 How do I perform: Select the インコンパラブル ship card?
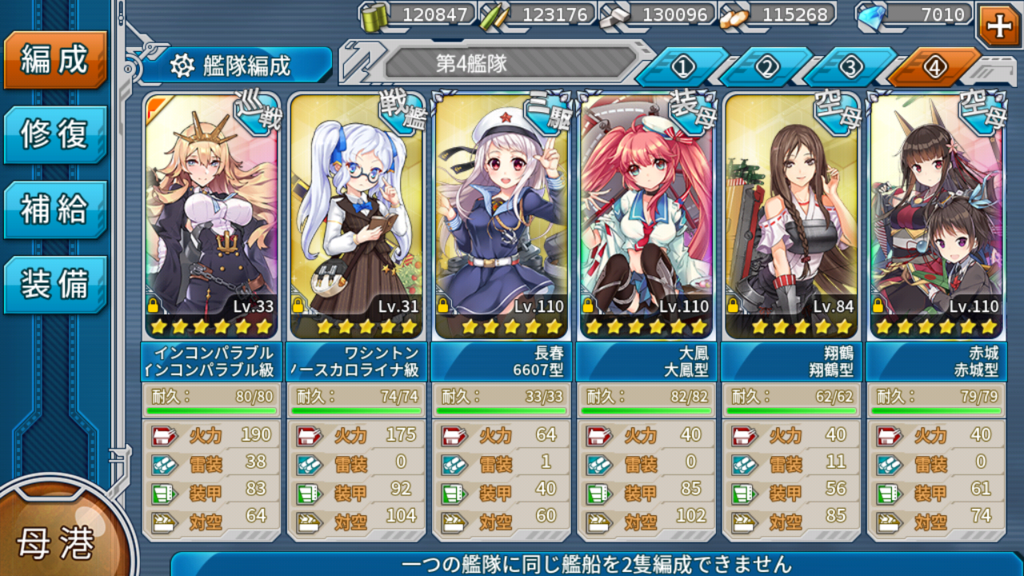tap(210, 217)
